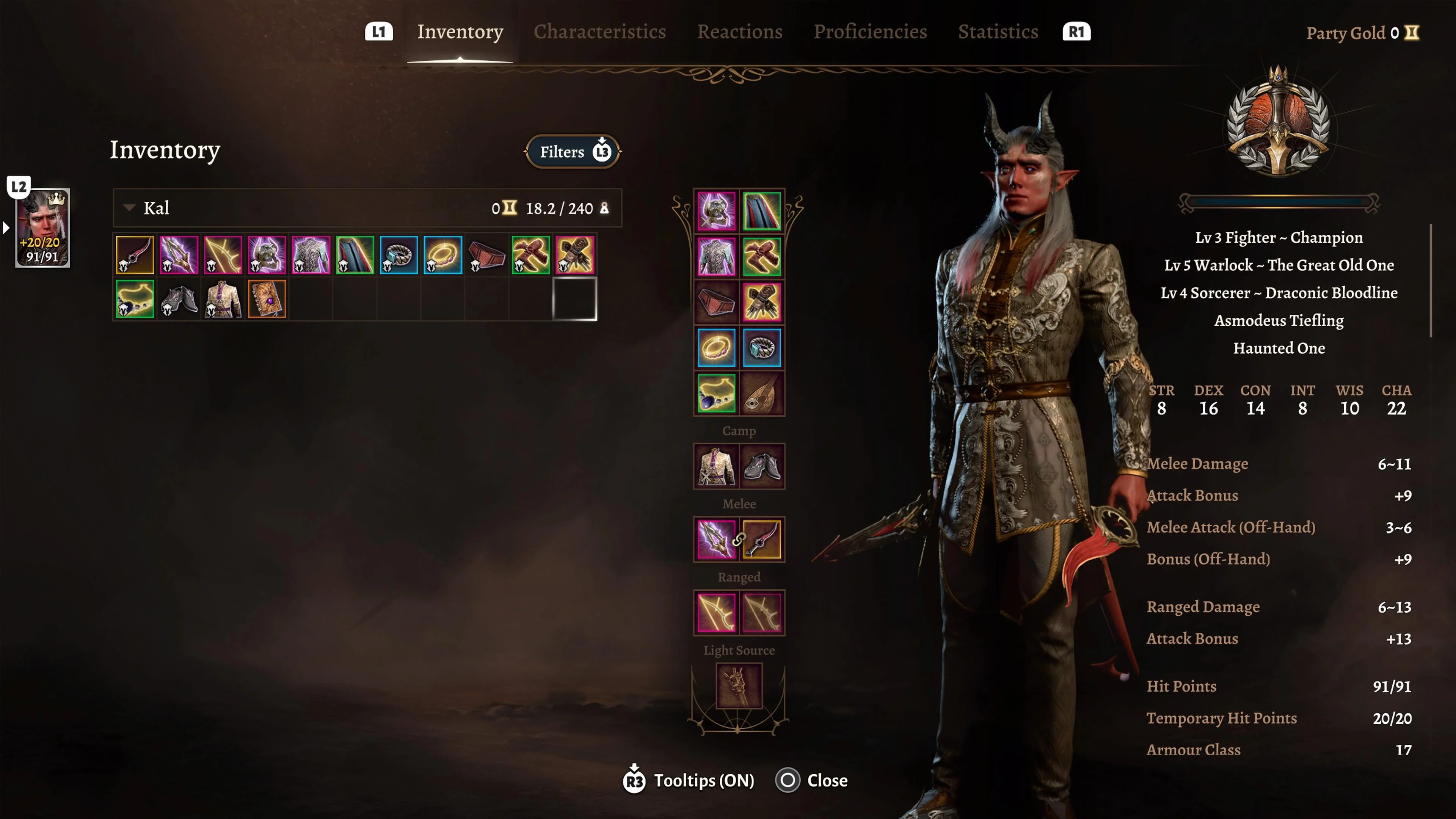Screen dimensions: 1456x819
Task: Open the Filters dropdown
Action: (x=572, y=152)
